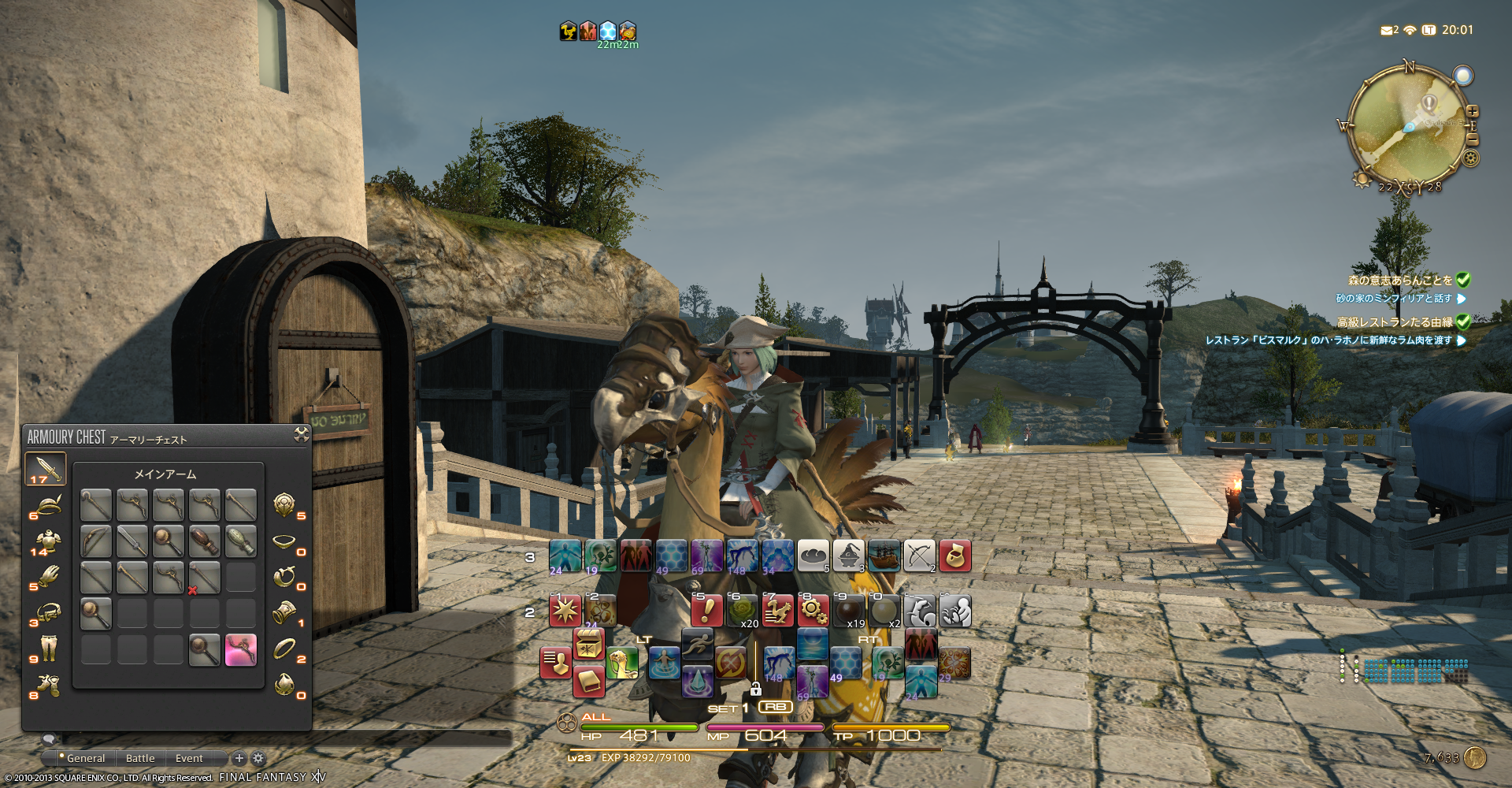Activate the sailing ship hotbar icon
This screenshot has height=788, width=1512.
point(884,556)
